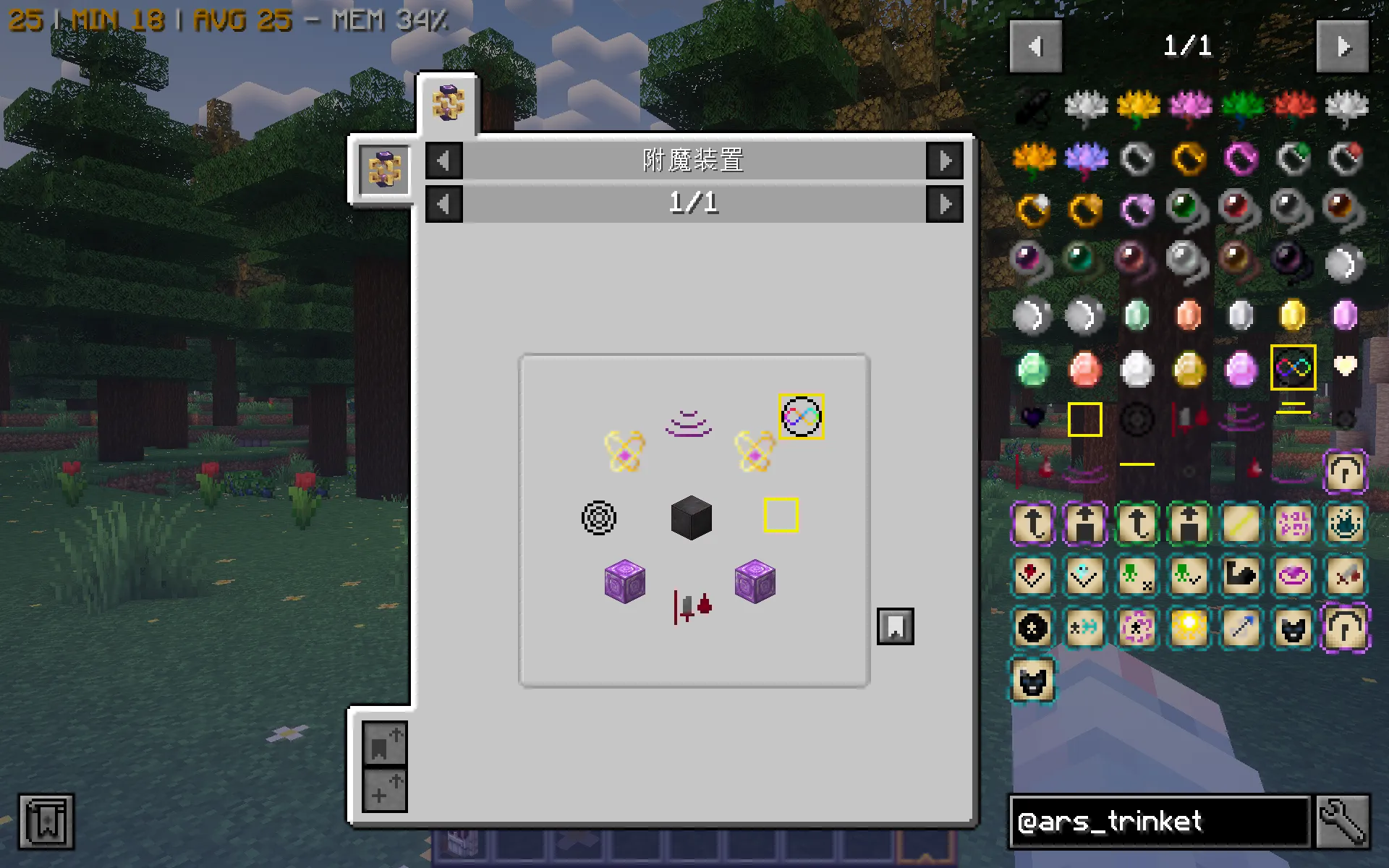Select the rainbow infinity trinket in item panel
The width and height of the screenshot is (1389, 868).
tap(1292, 367)
